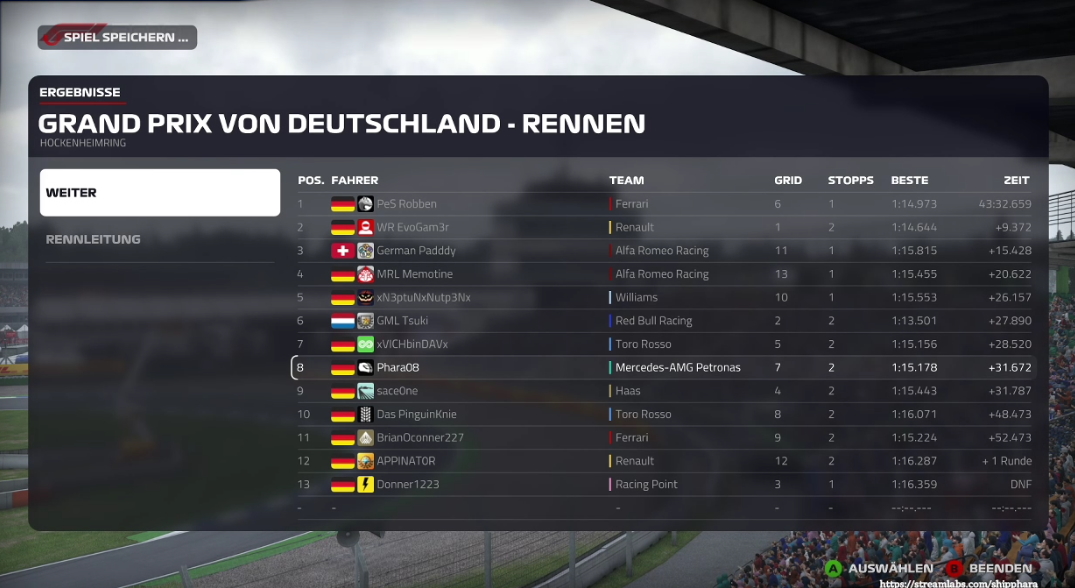Choose the Das PinguinKnie row
Viewport: 1075px width, 588px height.
(665, 414)
